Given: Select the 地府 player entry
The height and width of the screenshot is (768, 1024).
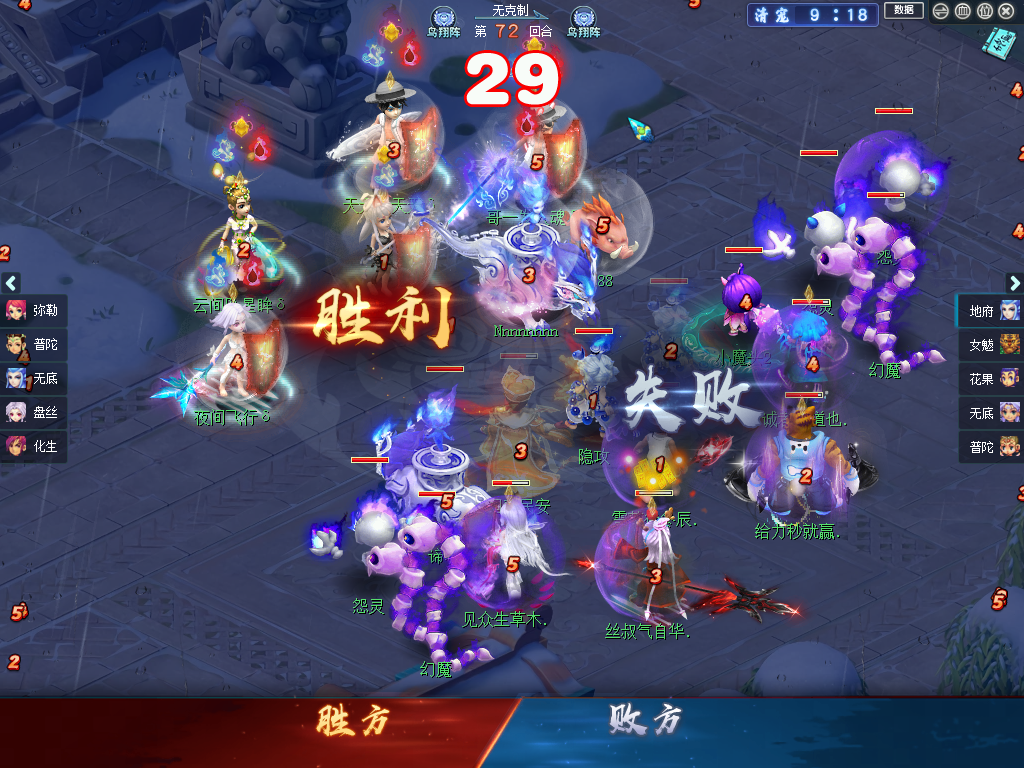Looking at the screenshot, I should pyautogui.click(x=991, y=311).
